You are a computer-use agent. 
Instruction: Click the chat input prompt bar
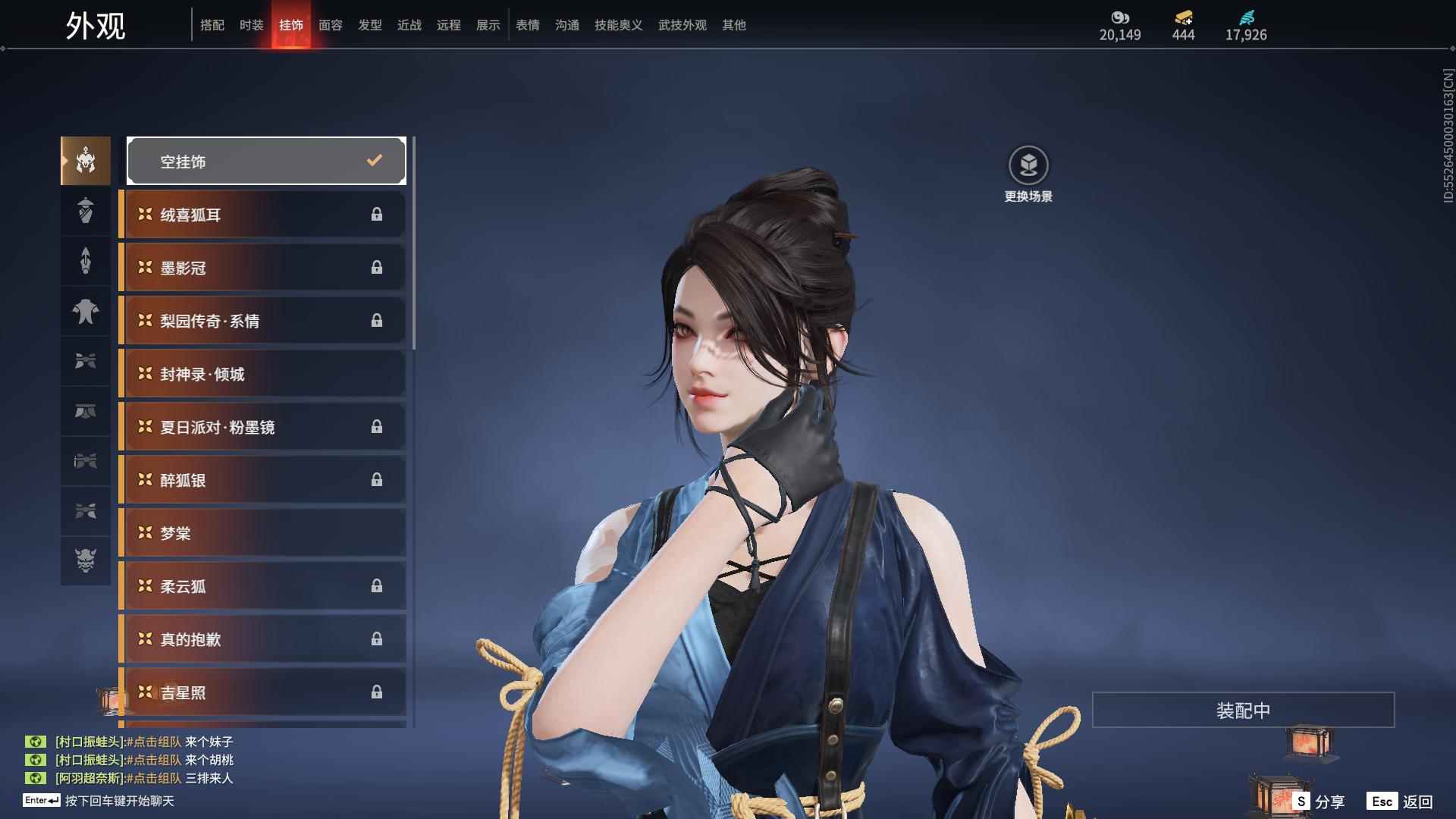point(119,801)
